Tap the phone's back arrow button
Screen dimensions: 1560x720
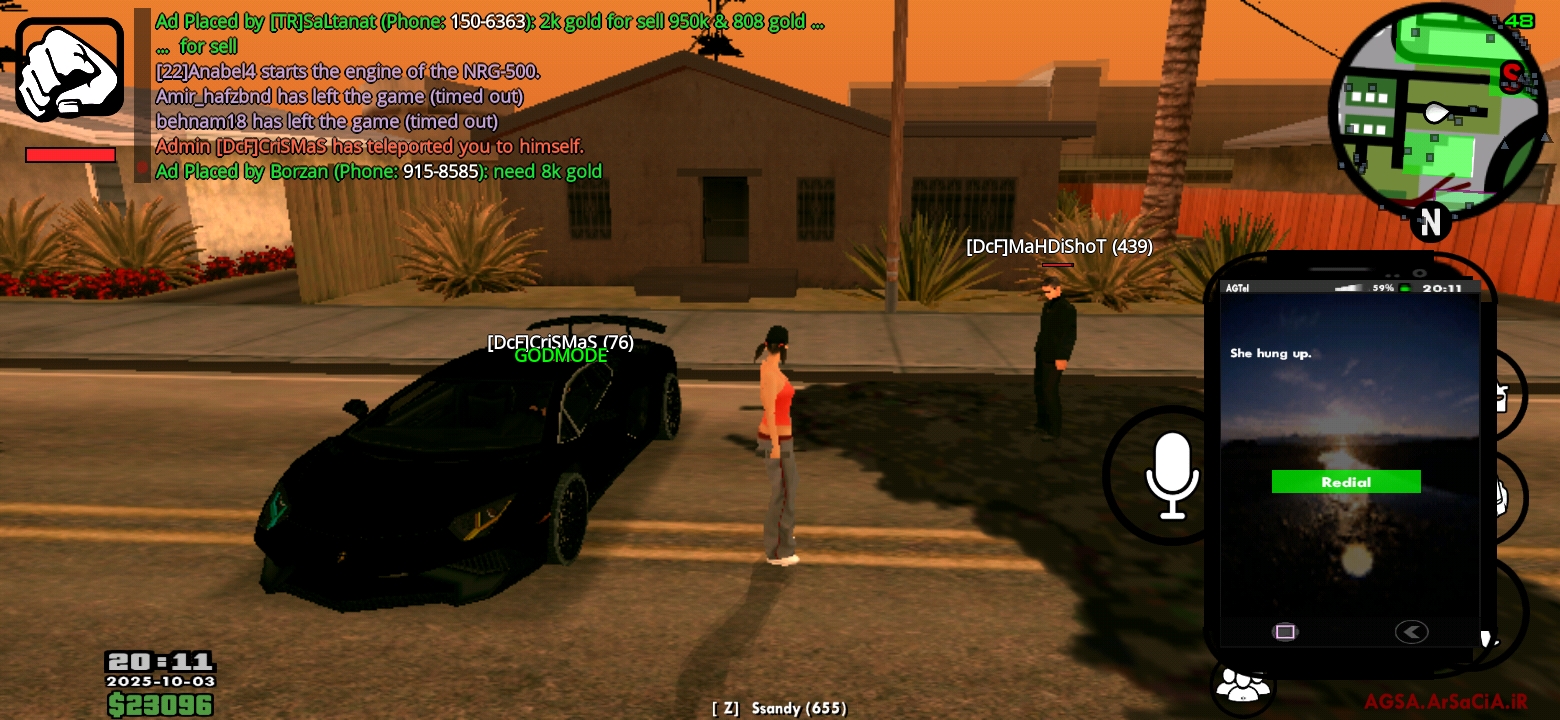1411,632
